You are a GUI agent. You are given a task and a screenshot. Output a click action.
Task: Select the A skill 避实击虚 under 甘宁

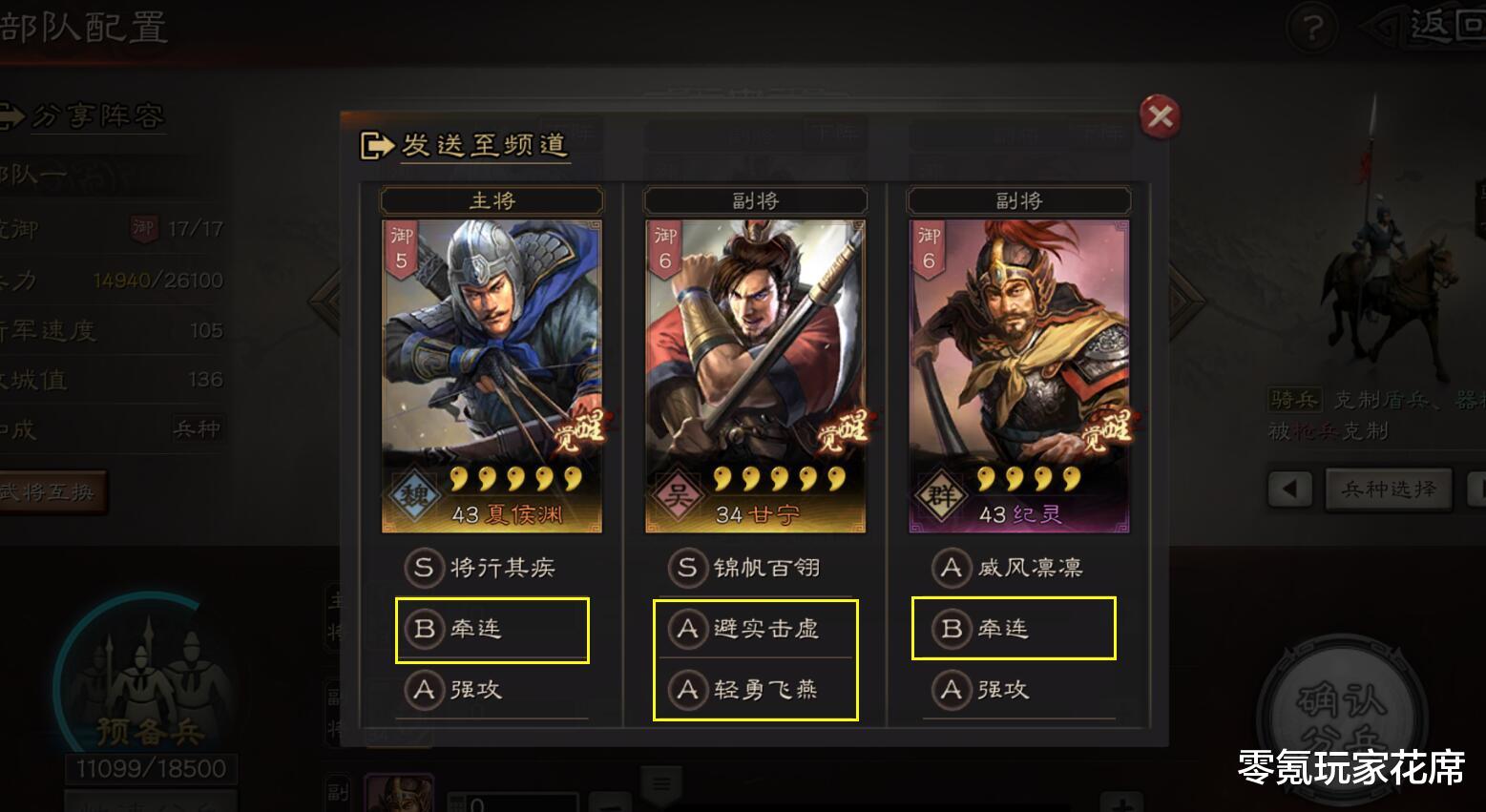(x=755, y=630)
